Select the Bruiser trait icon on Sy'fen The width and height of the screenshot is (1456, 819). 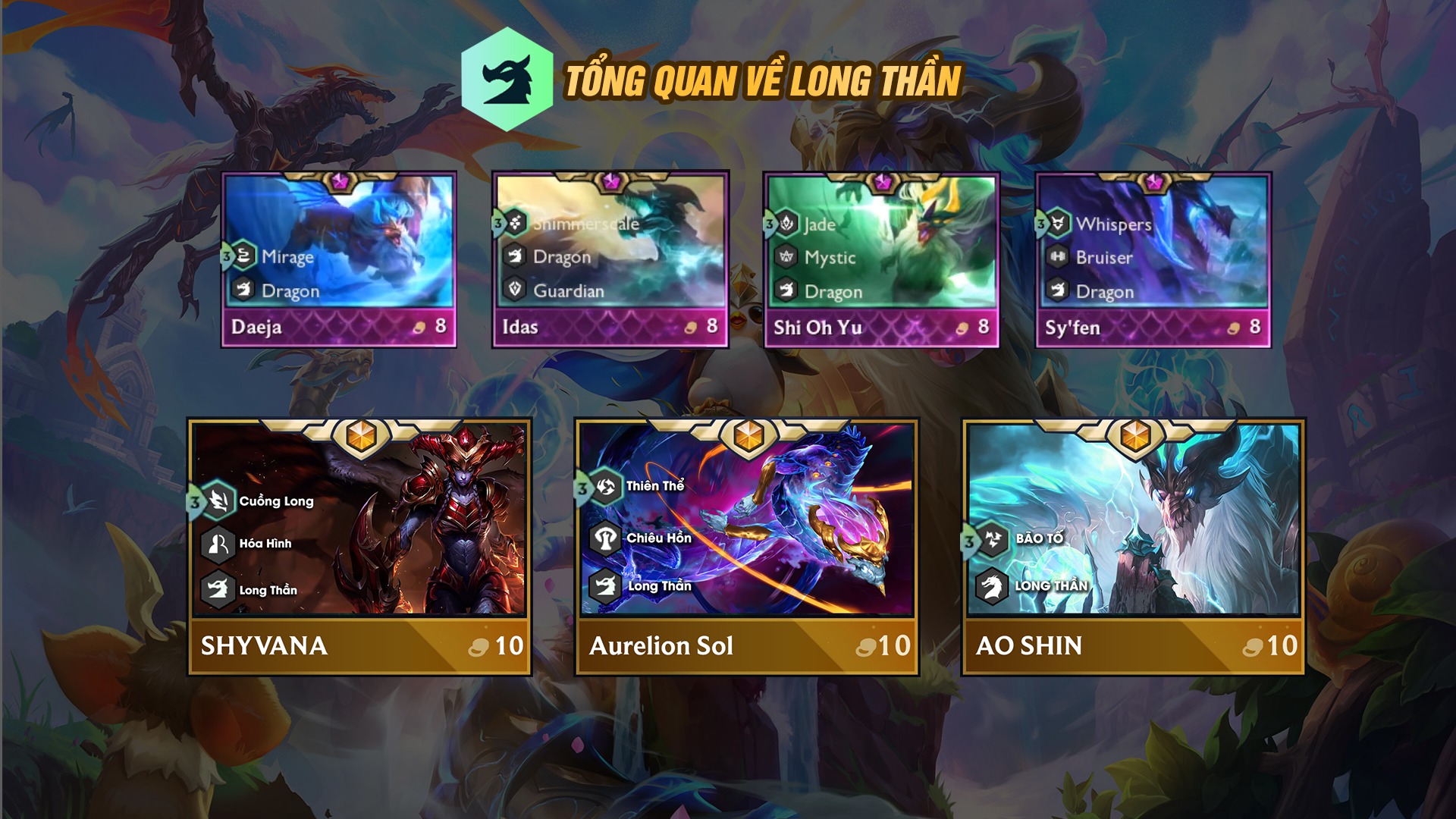pos(1059,257)
